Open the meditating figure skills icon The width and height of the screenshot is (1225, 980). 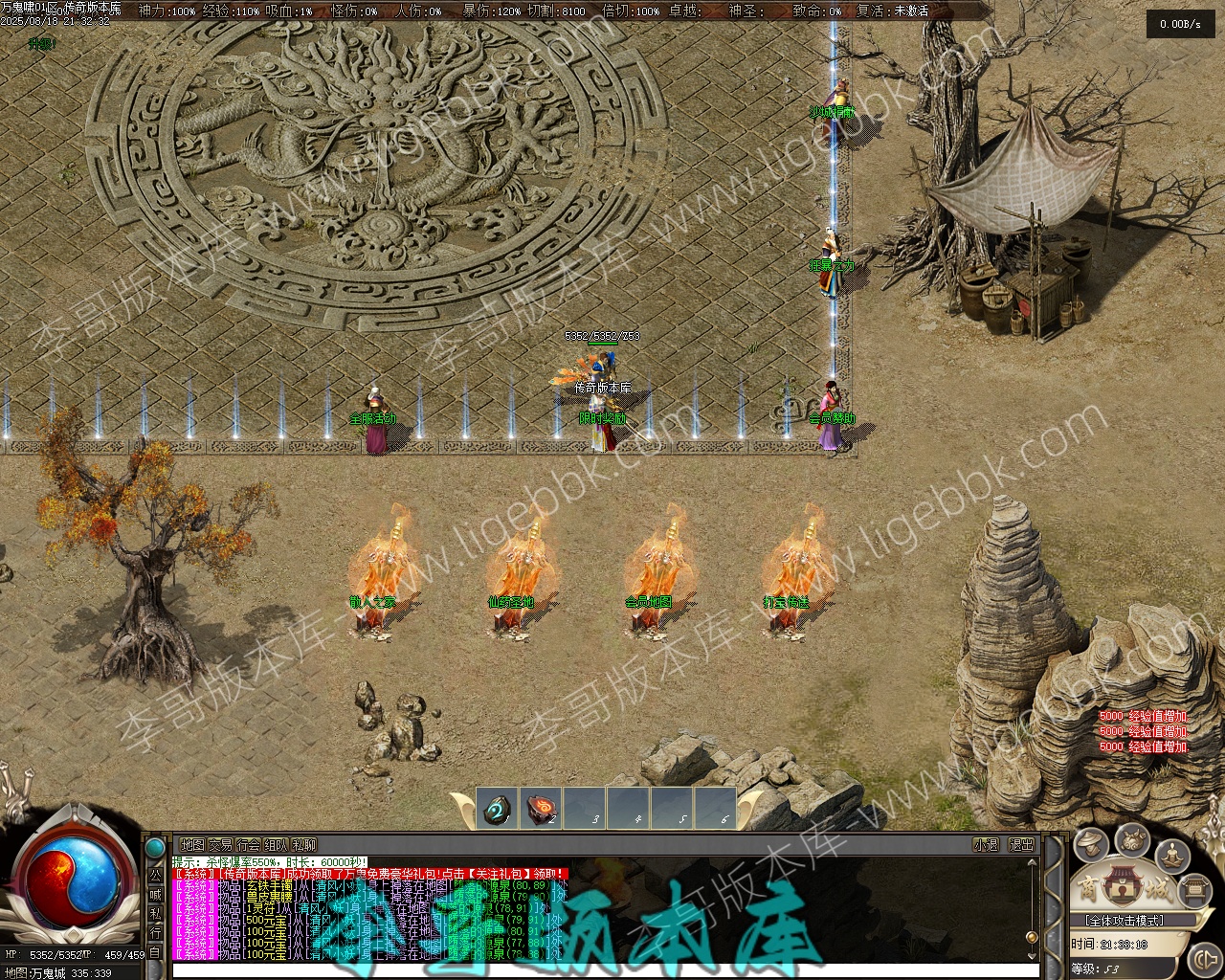point(1173,854)
